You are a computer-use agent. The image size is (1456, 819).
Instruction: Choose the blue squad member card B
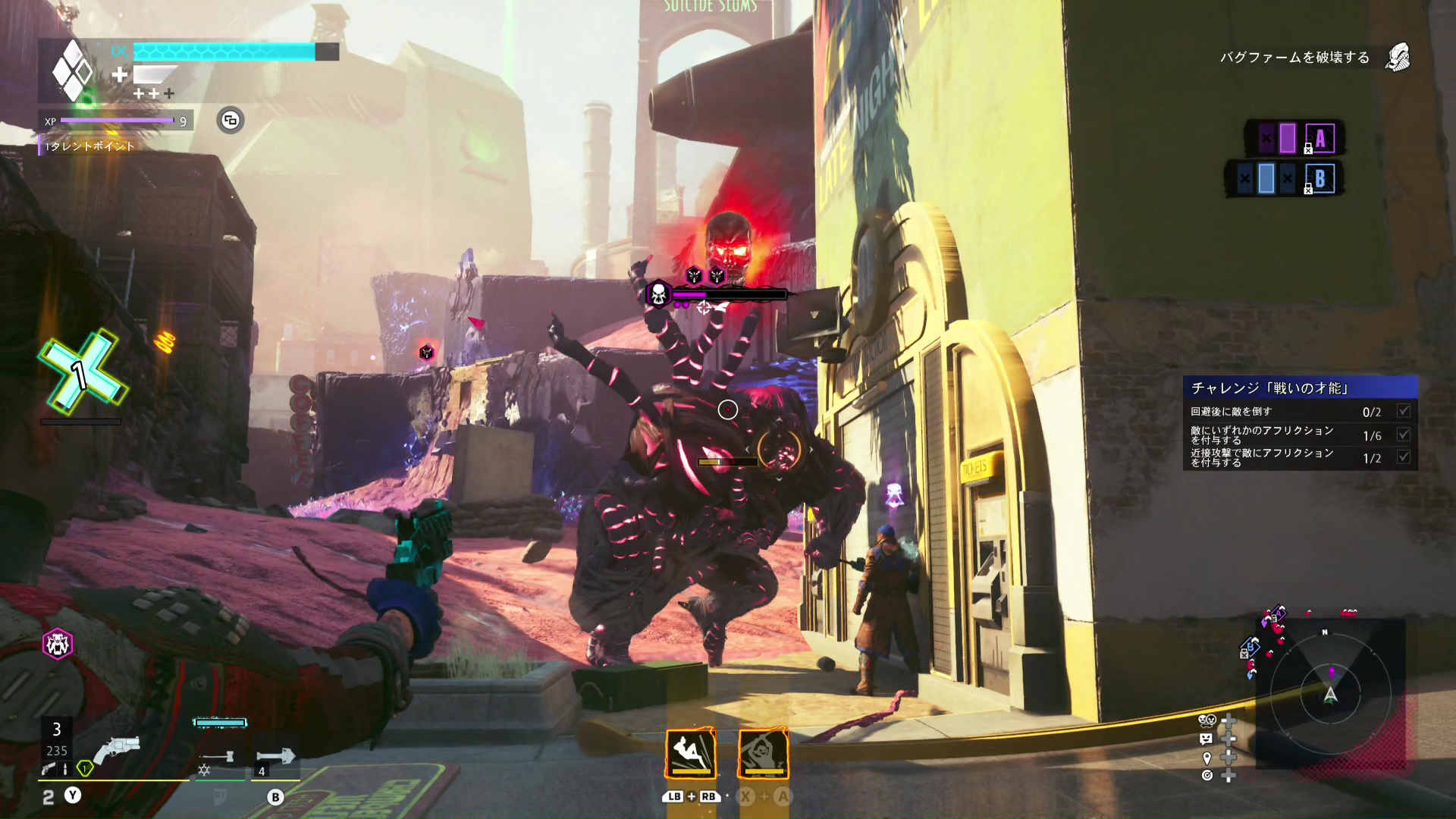(1319, 179)
